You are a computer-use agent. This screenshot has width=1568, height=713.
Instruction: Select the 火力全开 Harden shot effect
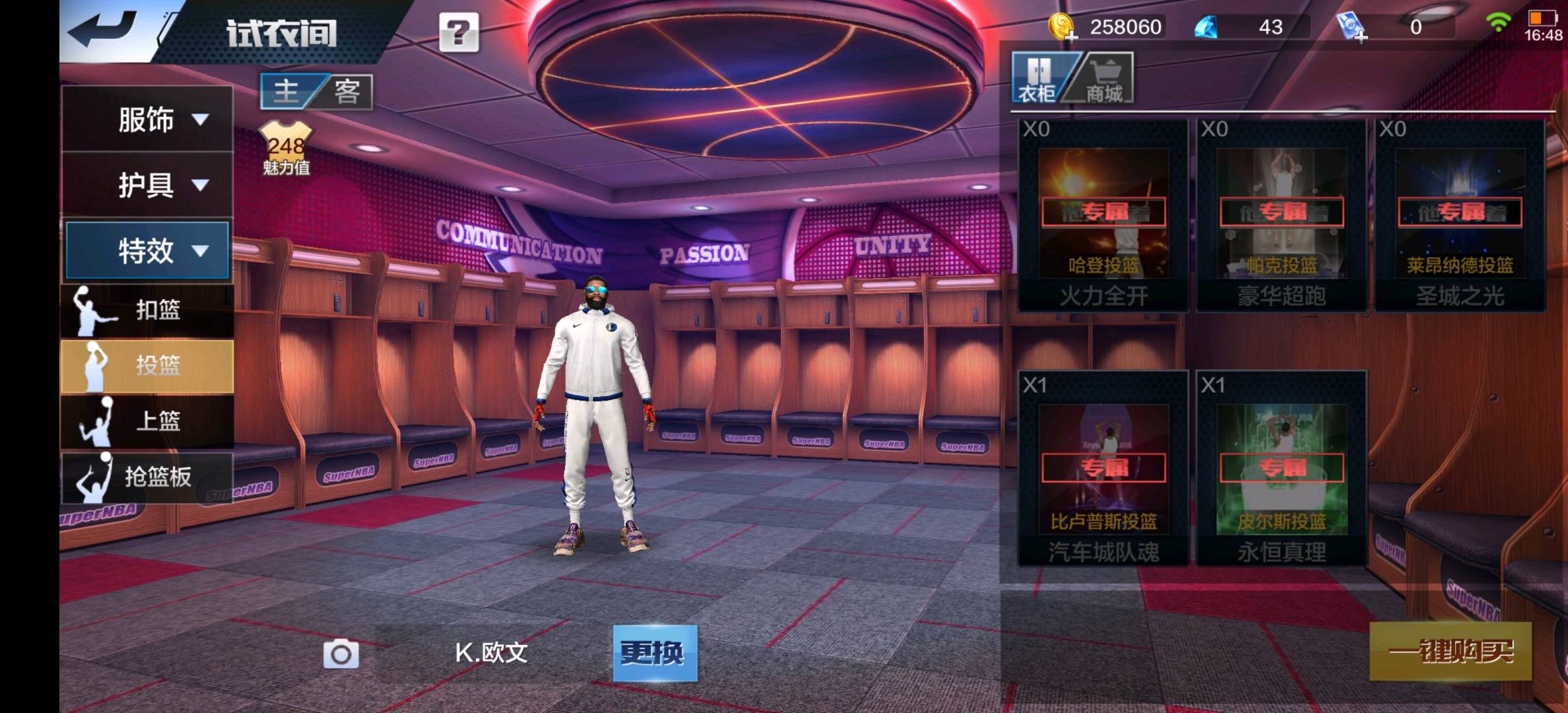coord(1103,215)
